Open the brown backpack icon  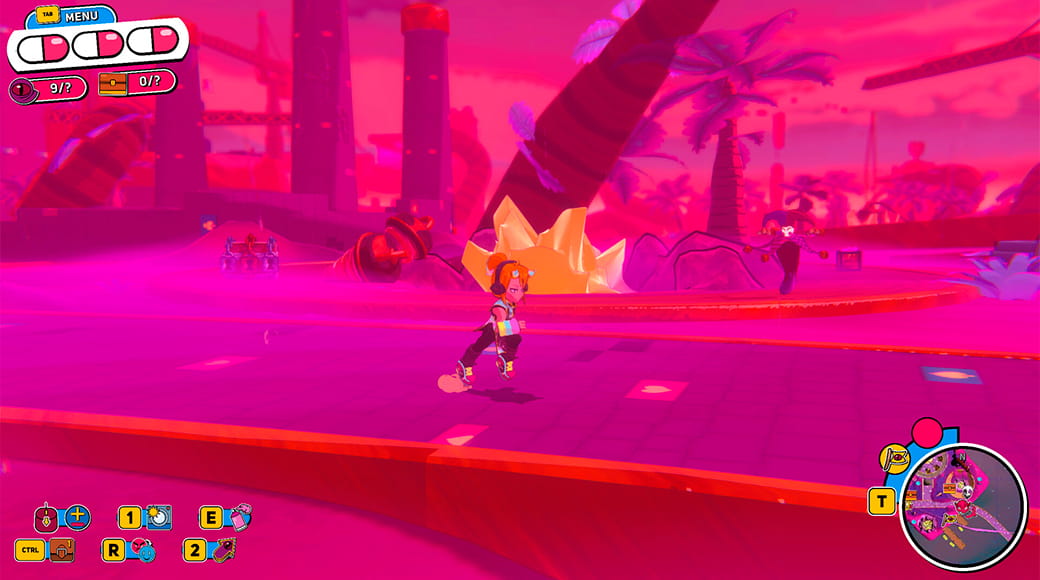pyautogui.click(x=62, y=550)
